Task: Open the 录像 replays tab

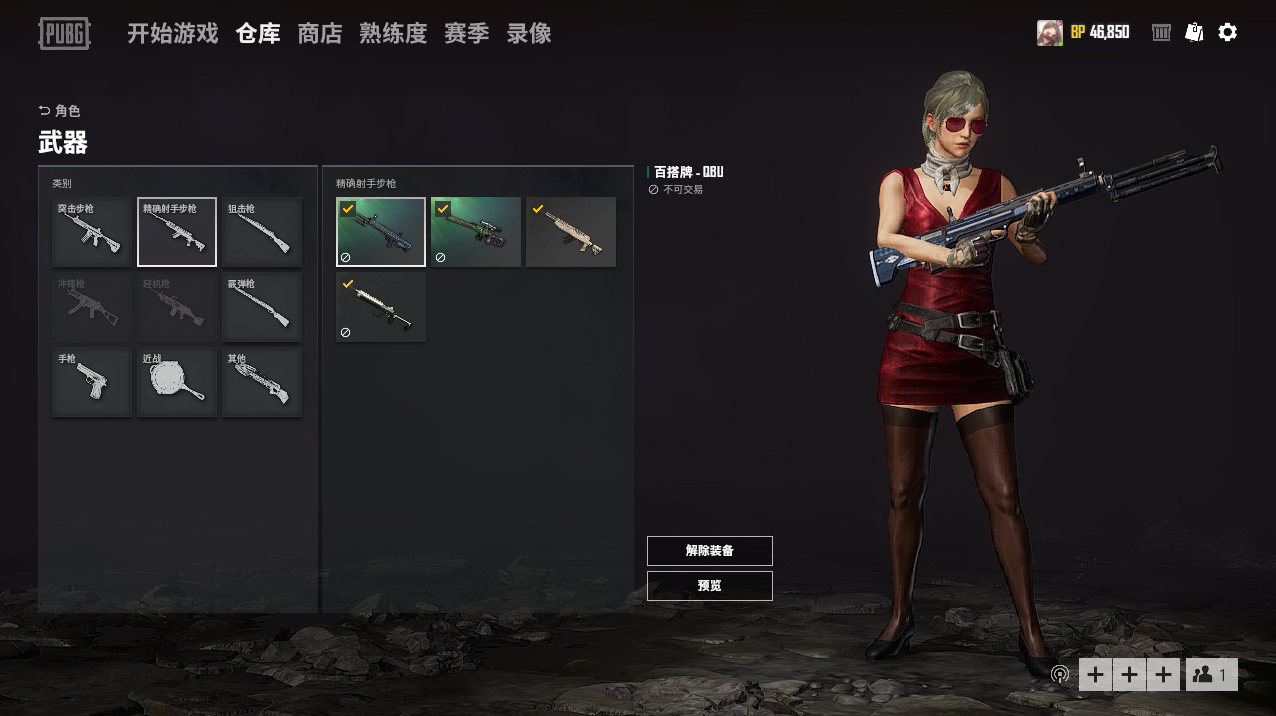Action: (529, 33)
